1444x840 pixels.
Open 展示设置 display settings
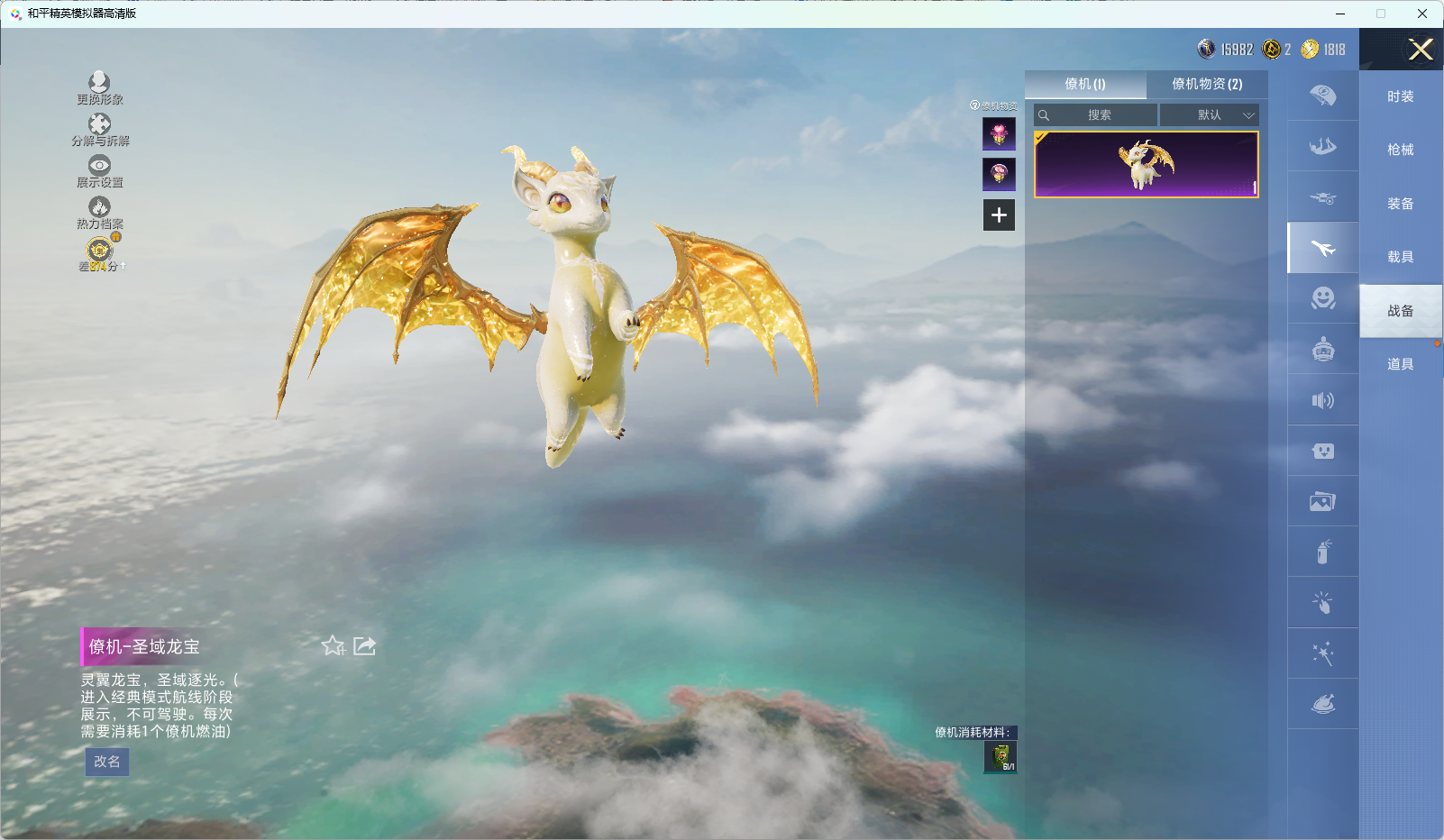click(99, 171)
